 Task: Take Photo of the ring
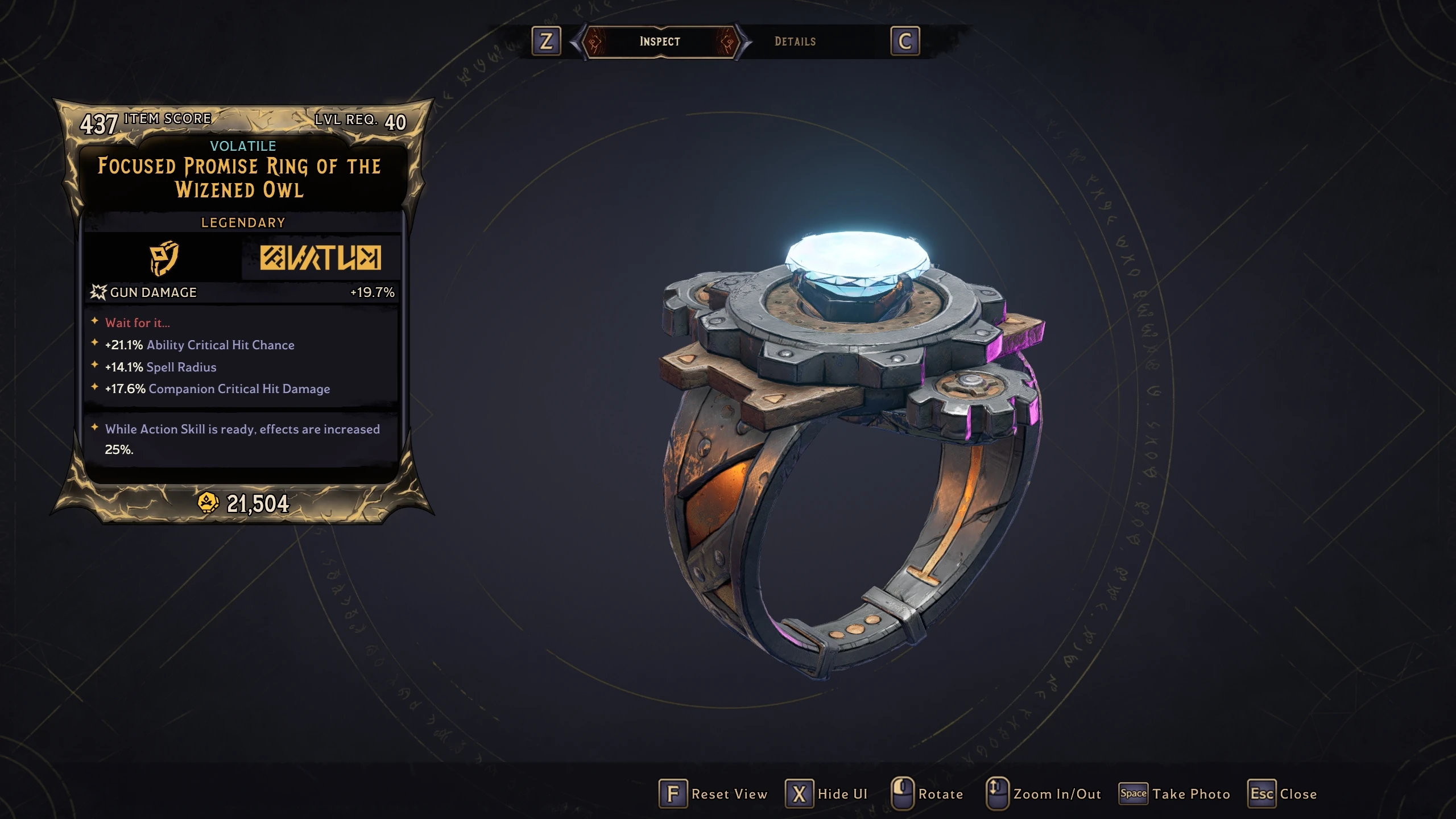pyautogui.click(x=1175, y=794)
